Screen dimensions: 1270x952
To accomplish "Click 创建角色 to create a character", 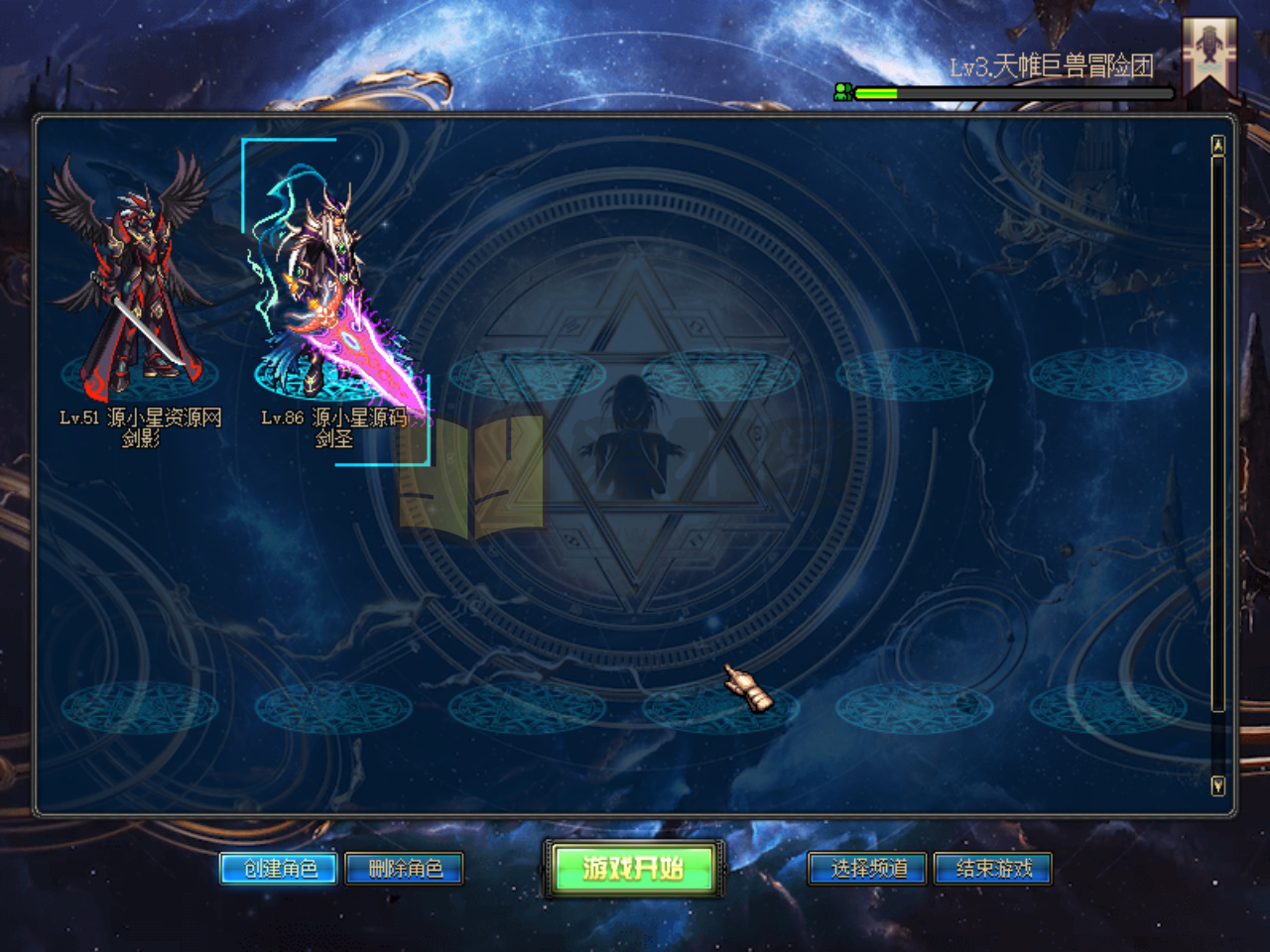I will click(281, 868).
